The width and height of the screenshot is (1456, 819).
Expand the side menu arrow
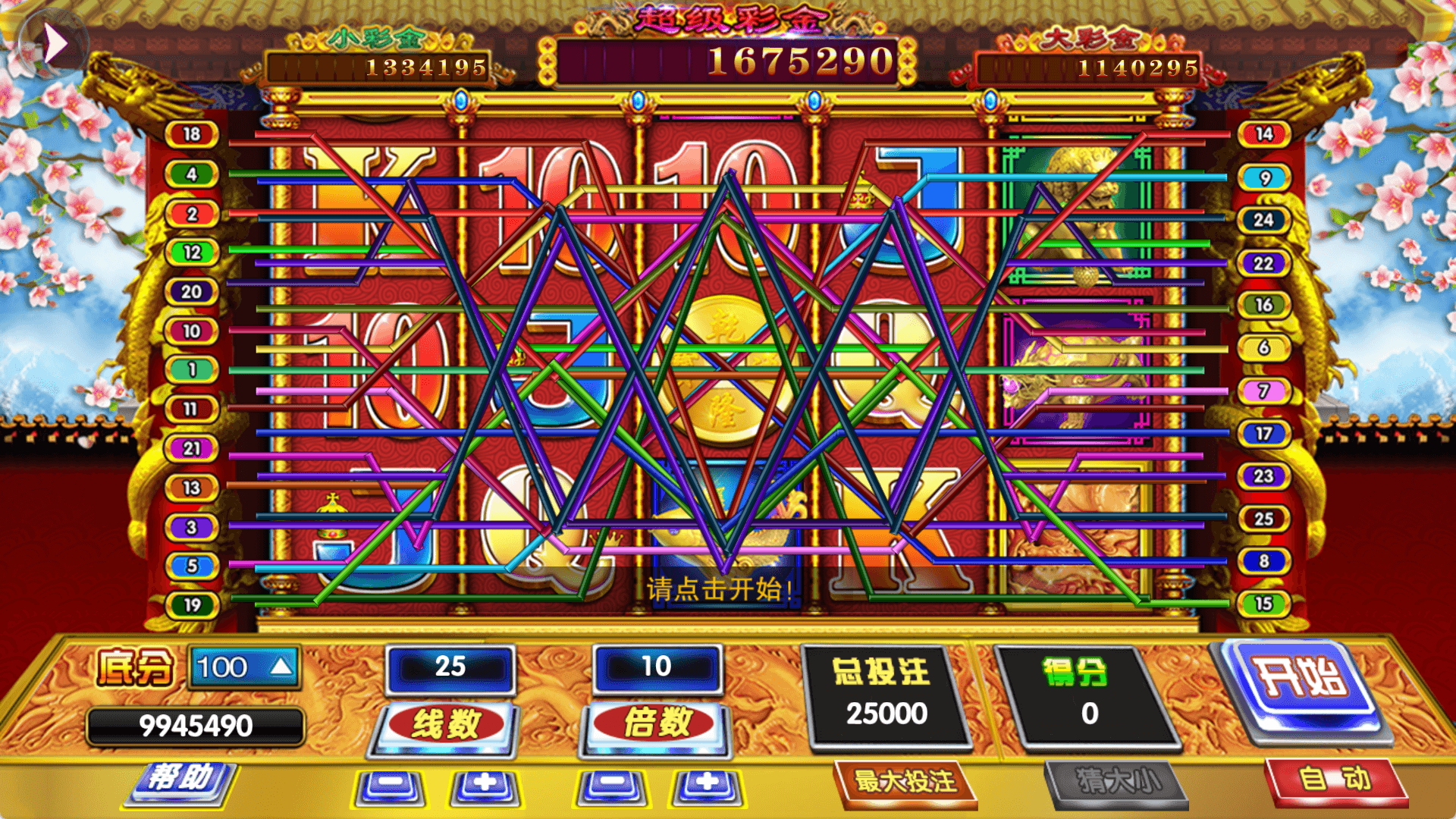pos(54,43)
